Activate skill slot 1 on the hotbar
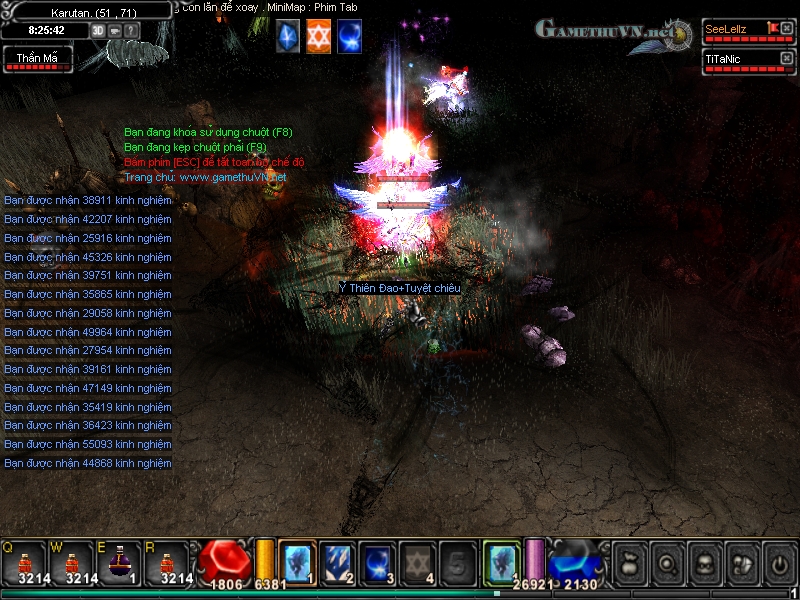Viewport: 800px width, 600px height. (297, 561)
